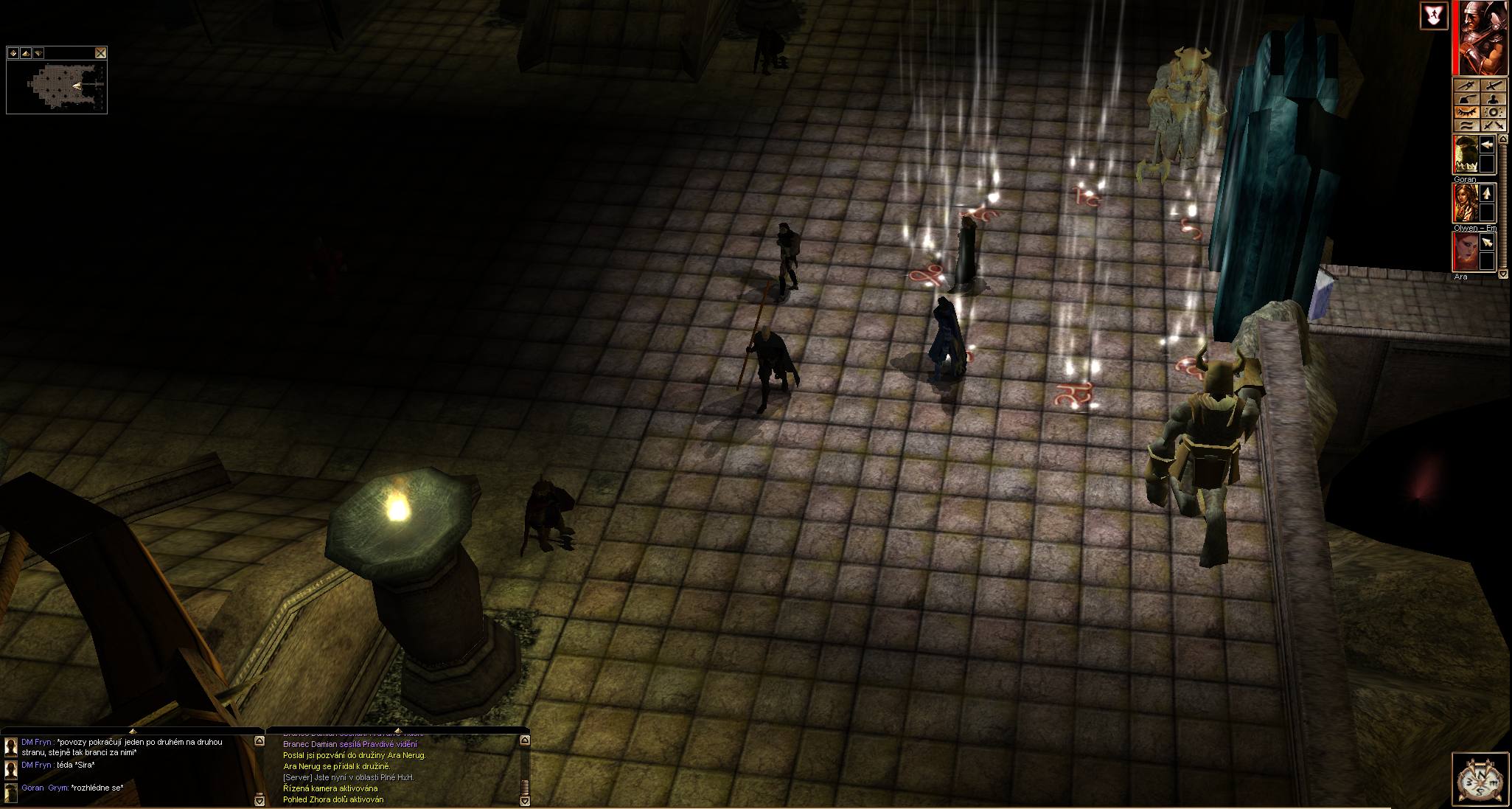This screenshot has height=809, width=1512.
Task: Open the character silhouette sheet button
Action: [x=1492, y=100]
